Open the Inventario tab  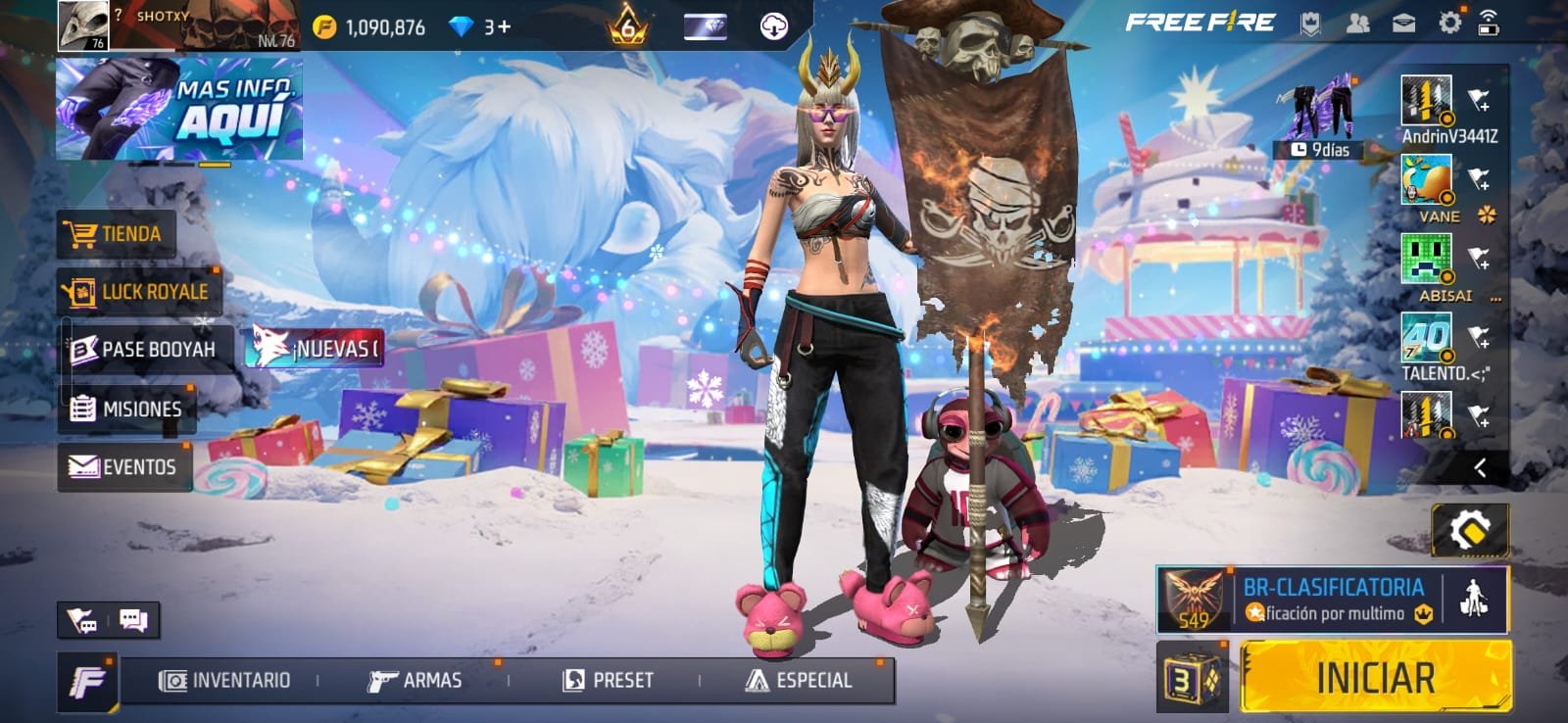tap(226, 680)
